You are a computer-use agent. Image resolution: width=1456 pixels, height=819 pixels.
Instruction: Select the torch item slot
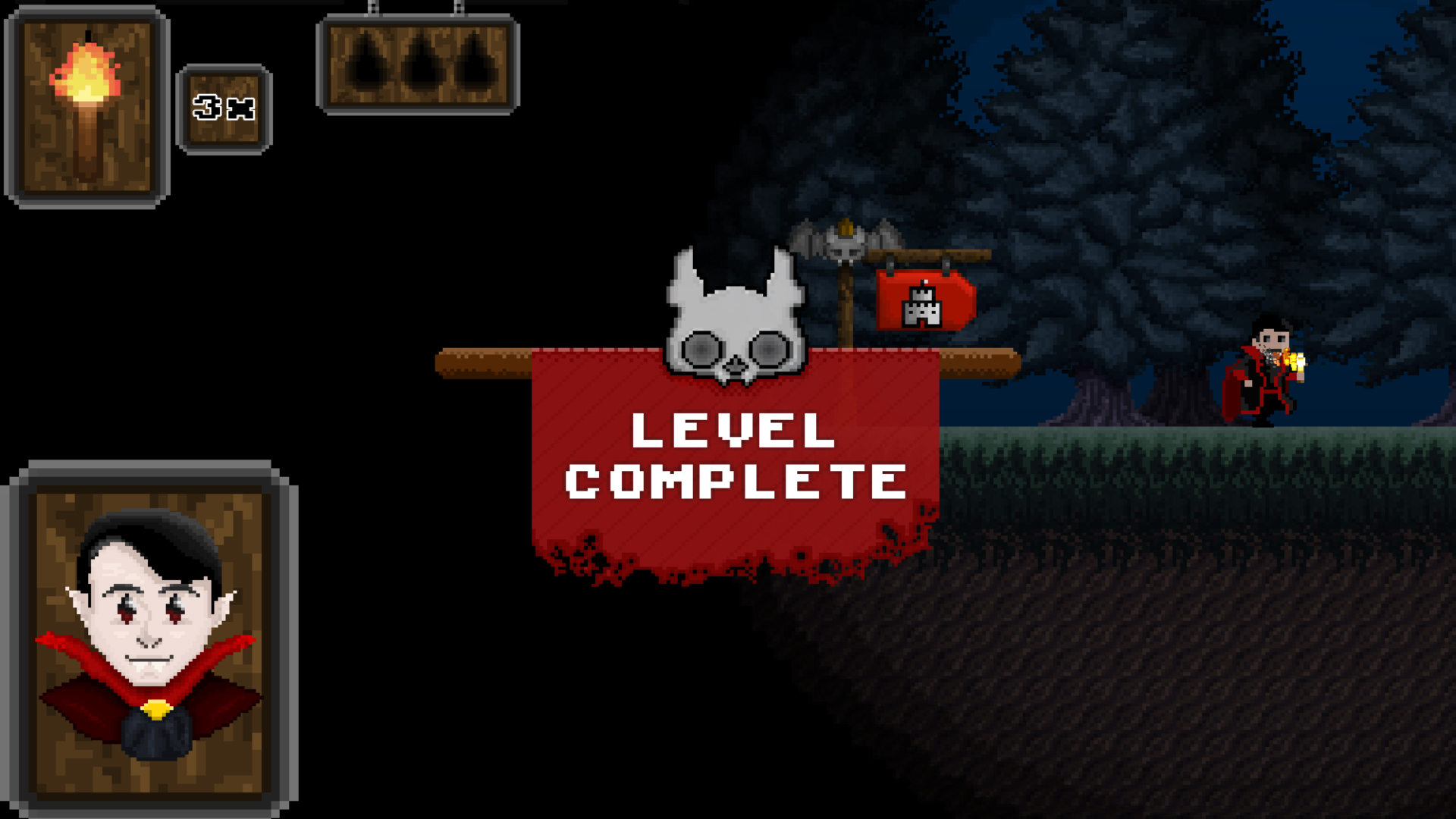pyautogui.click(x=86, y=107)
